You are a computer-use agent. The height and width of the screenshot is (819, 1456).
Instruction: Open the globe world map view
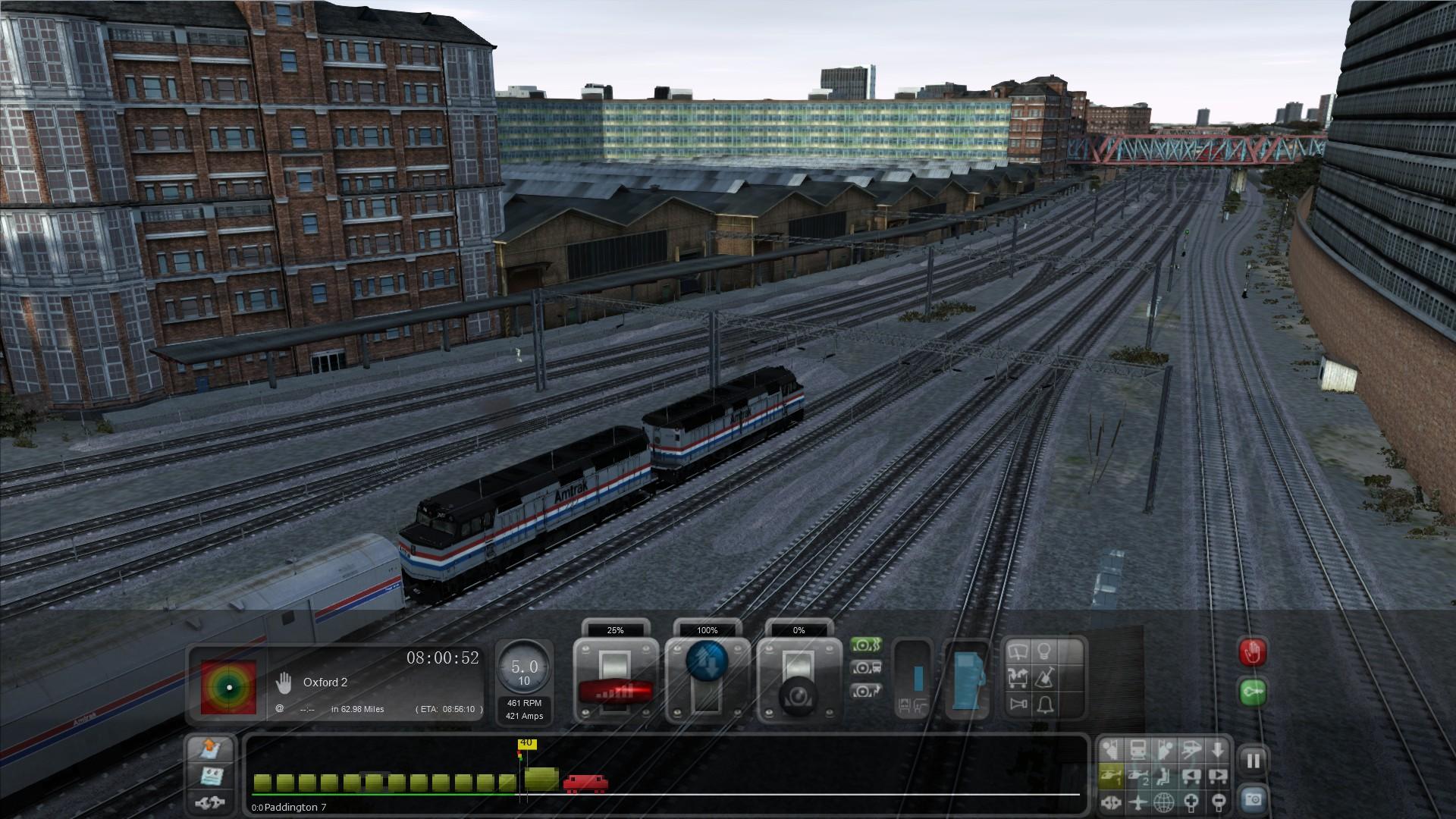1164,801
